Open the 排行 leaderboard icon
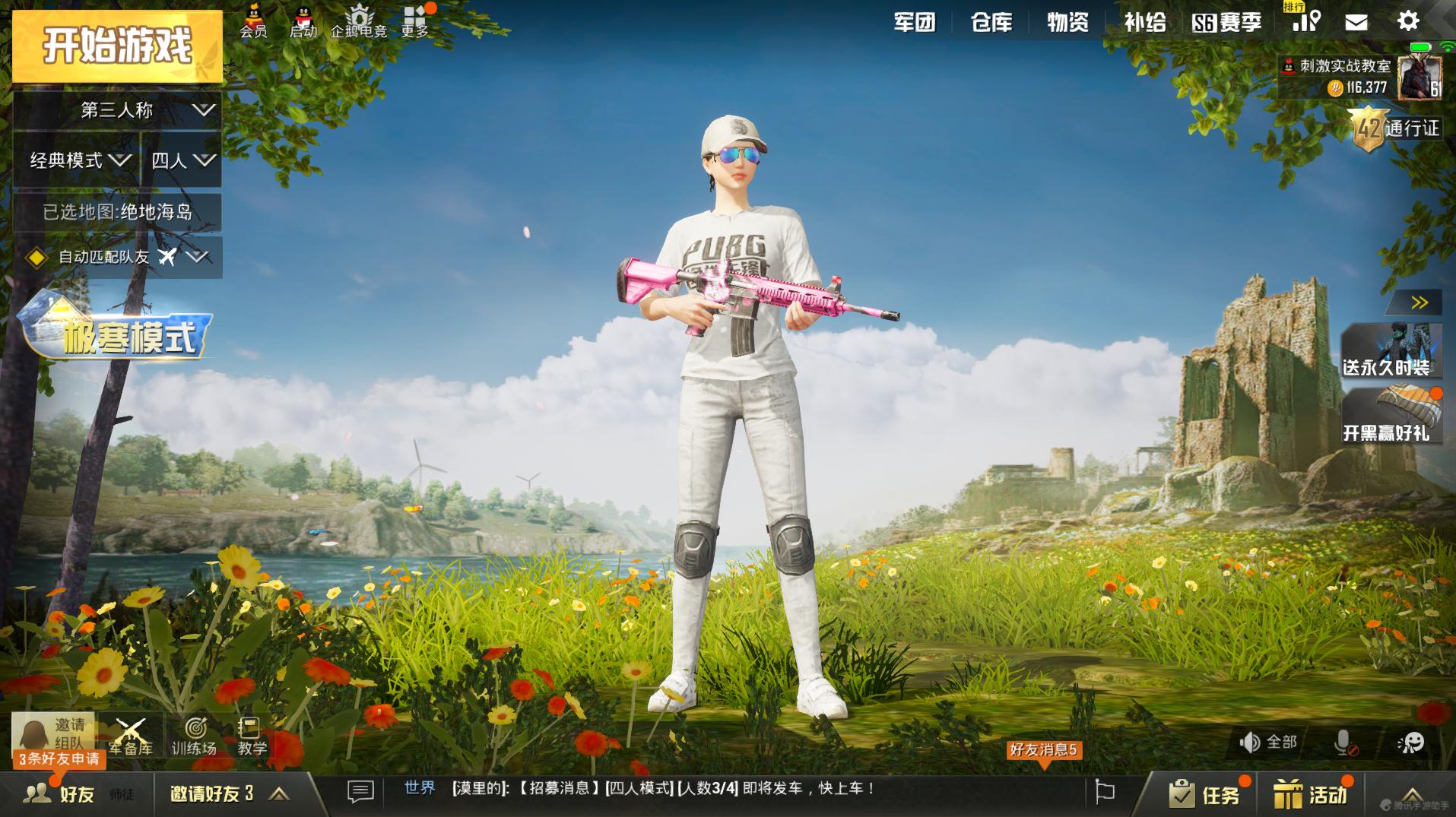The width and height of the screenshot is (1456, 817). click(x=1305, y=21)
